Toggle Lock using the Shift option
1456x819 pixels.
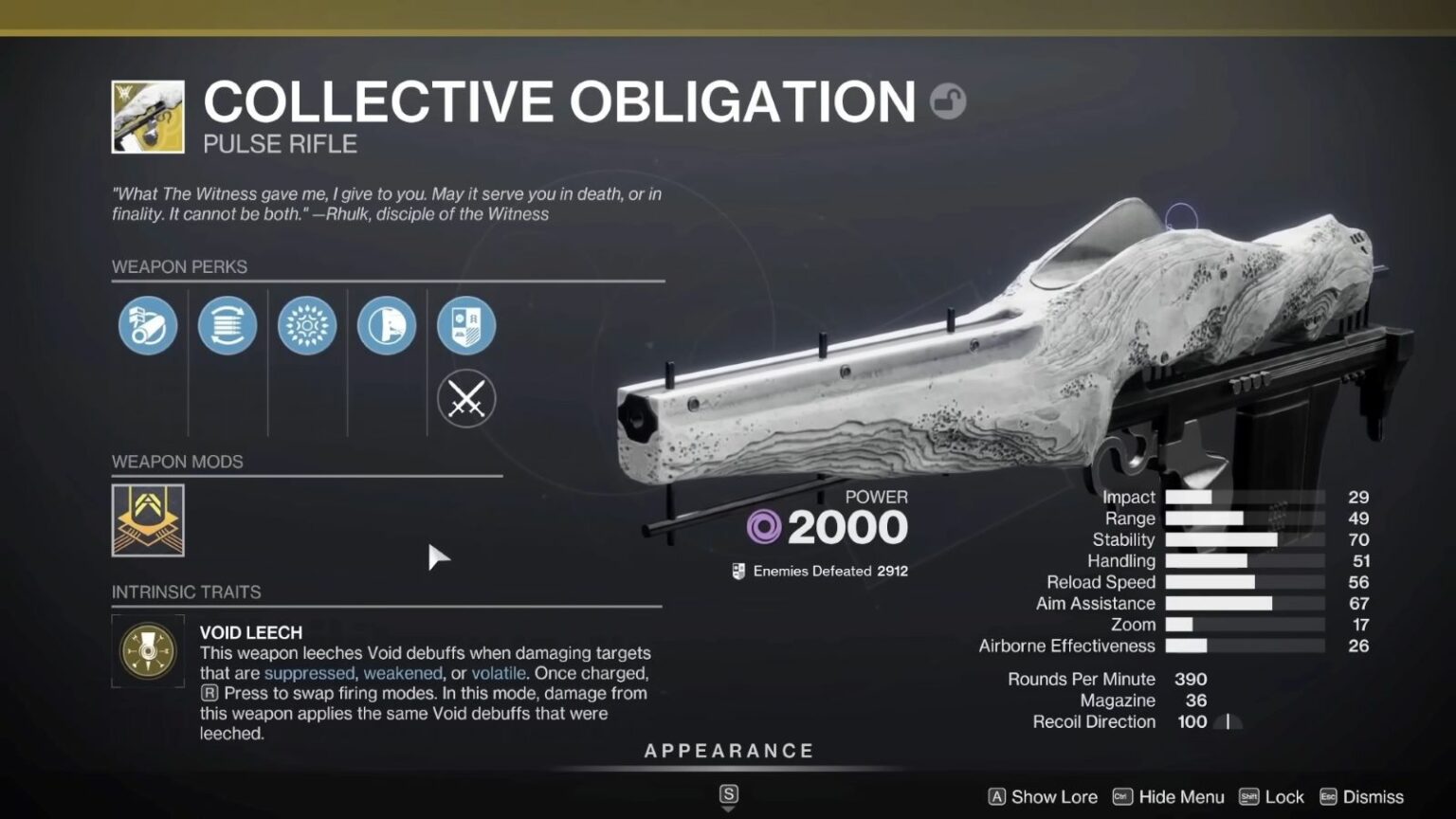[1274, 797]
